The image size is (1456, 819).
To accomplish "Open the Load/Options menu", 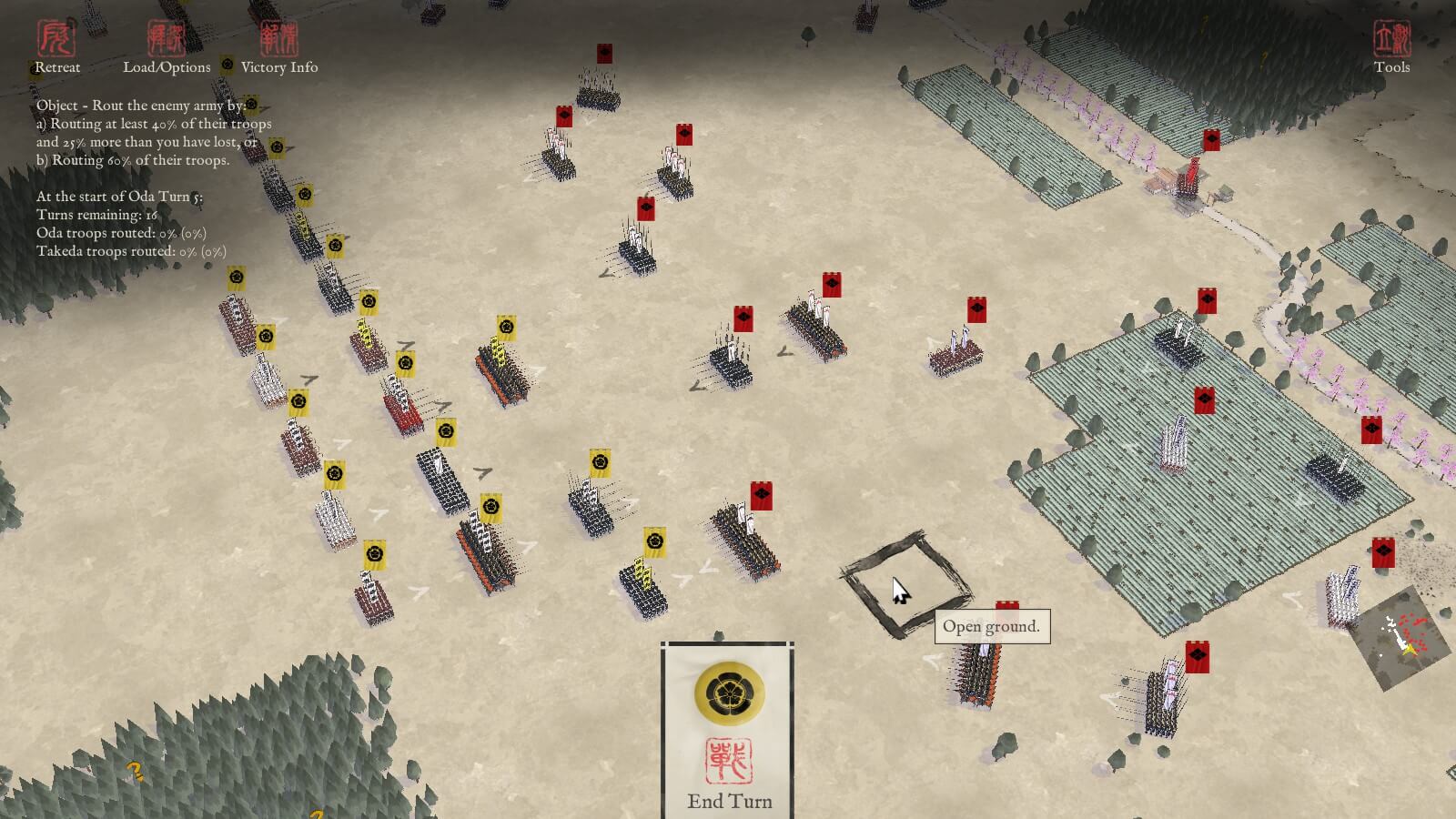I will tap(167, 47).
